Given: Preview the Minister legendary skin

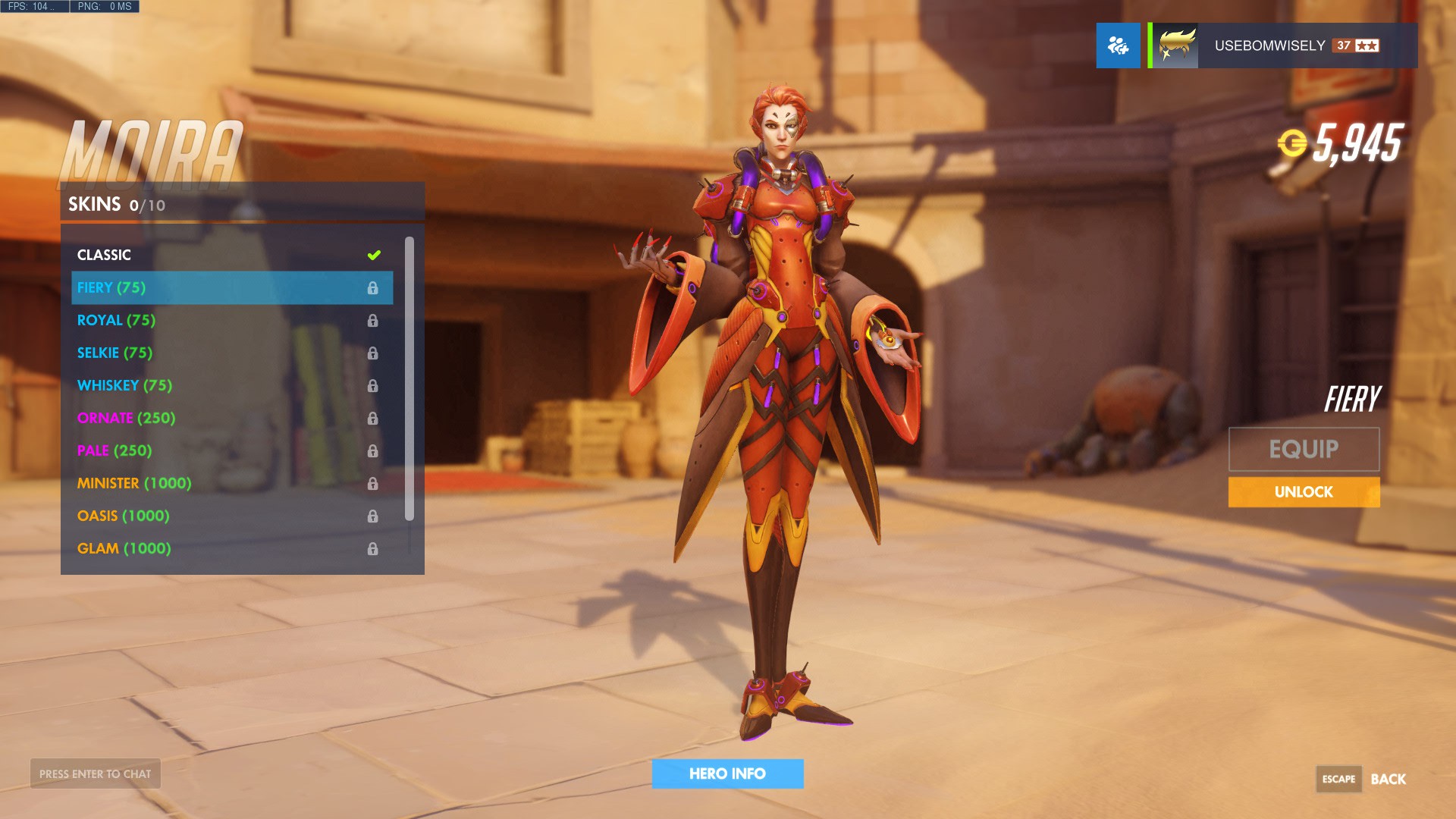Looking at the screenshot, I should click(x=227, y=483).
